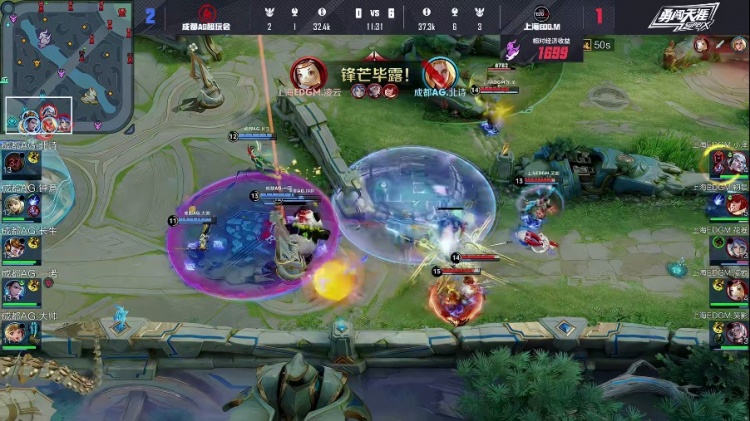Open the 相对经济收益 gold advantage panel

543,50
